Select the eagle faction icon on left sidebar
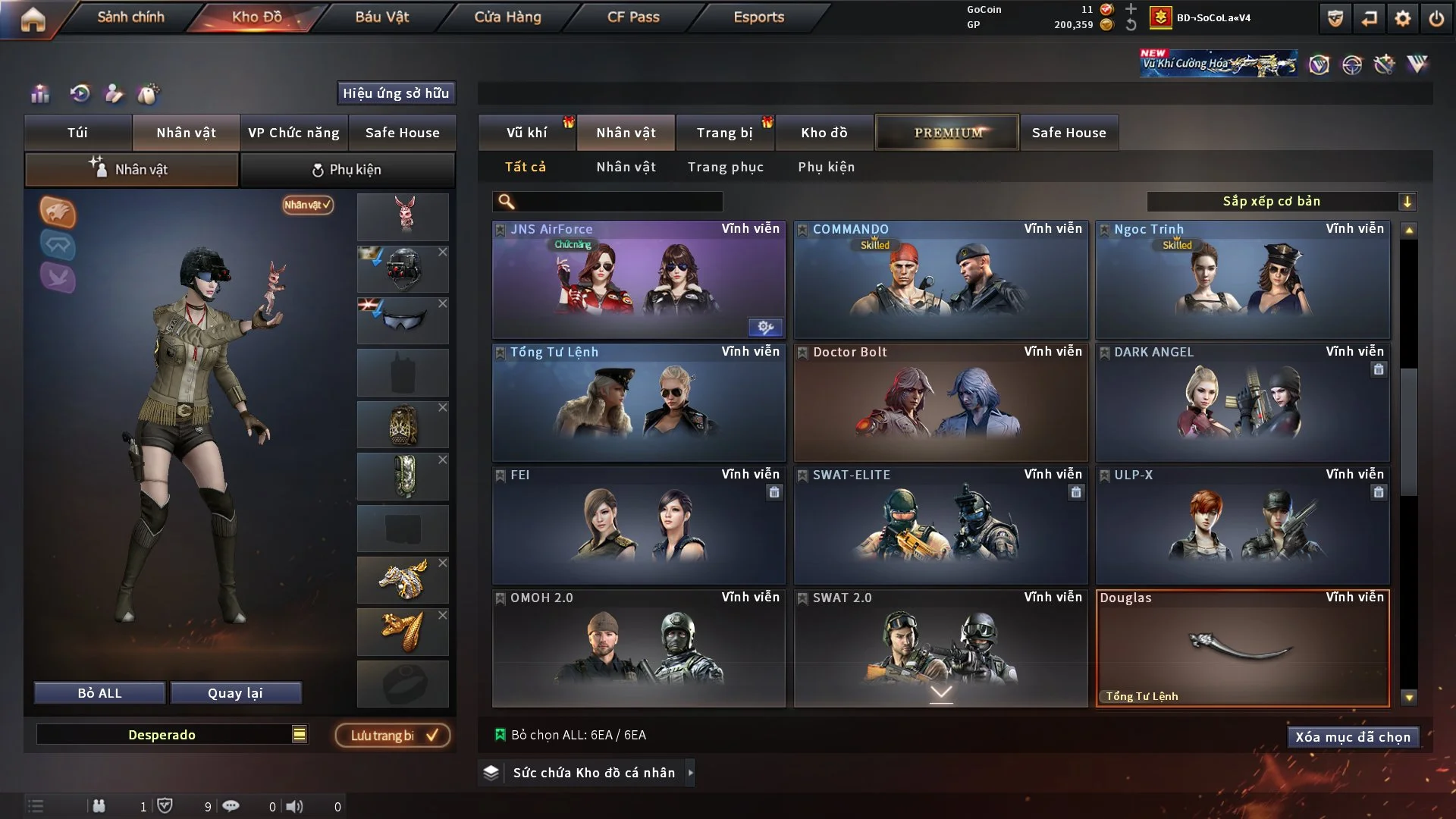Viewport: 1456px width, 819px height. click(x=58, y=213)
